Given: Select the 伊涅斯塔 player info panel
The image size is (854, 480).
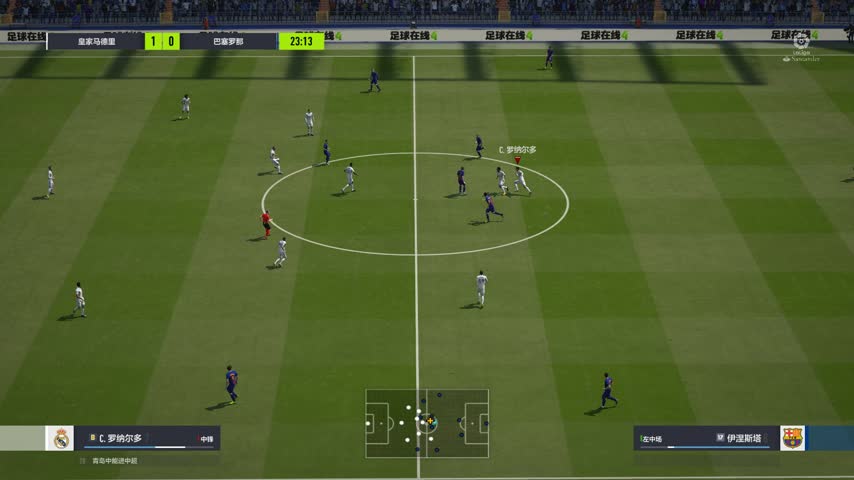Looking at the screenshot, I should pyautogui.click(x=705, y=438).
